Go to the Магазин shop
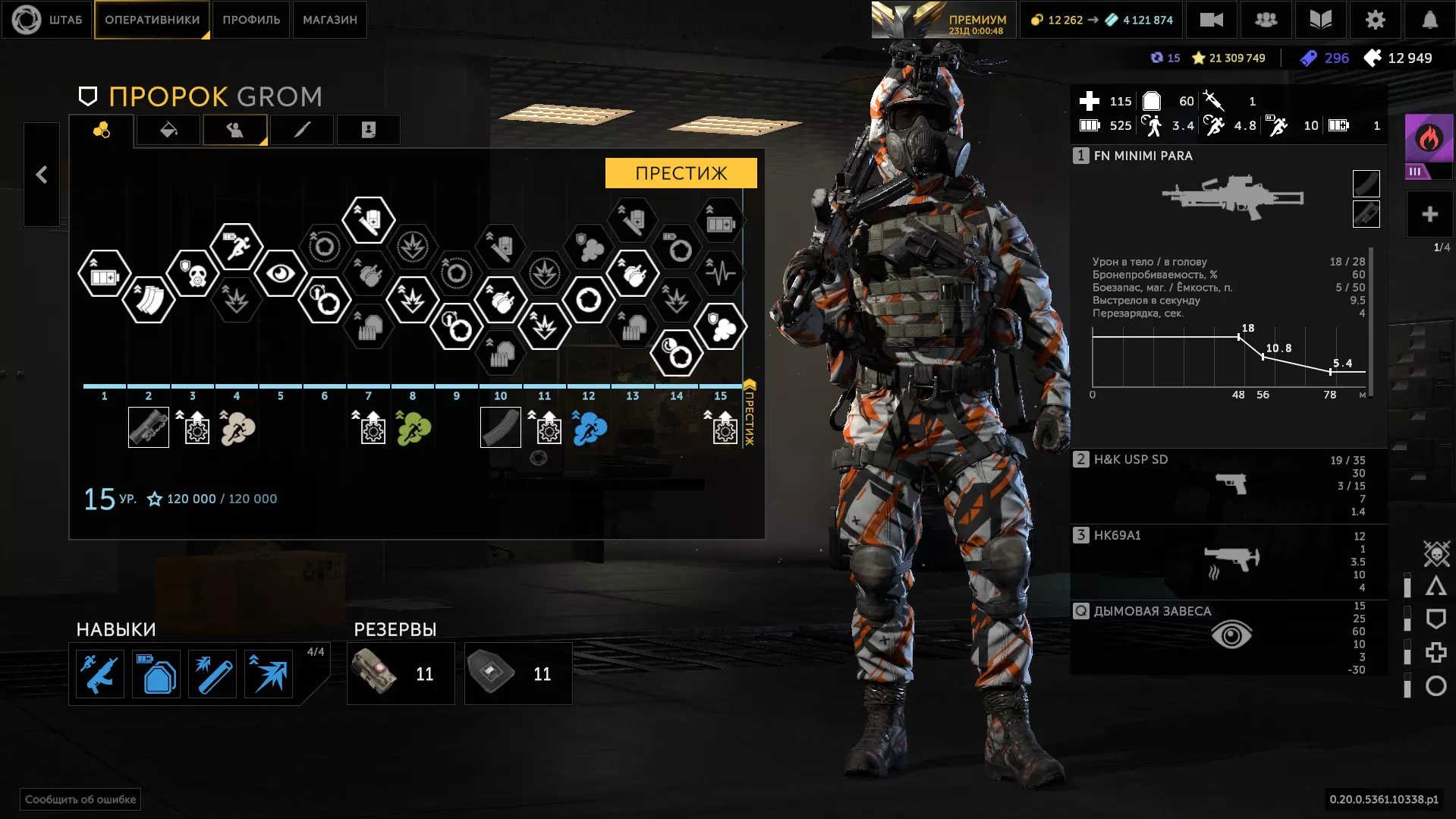The width and height of the screenshot is (1456, 819). [329, 20]
